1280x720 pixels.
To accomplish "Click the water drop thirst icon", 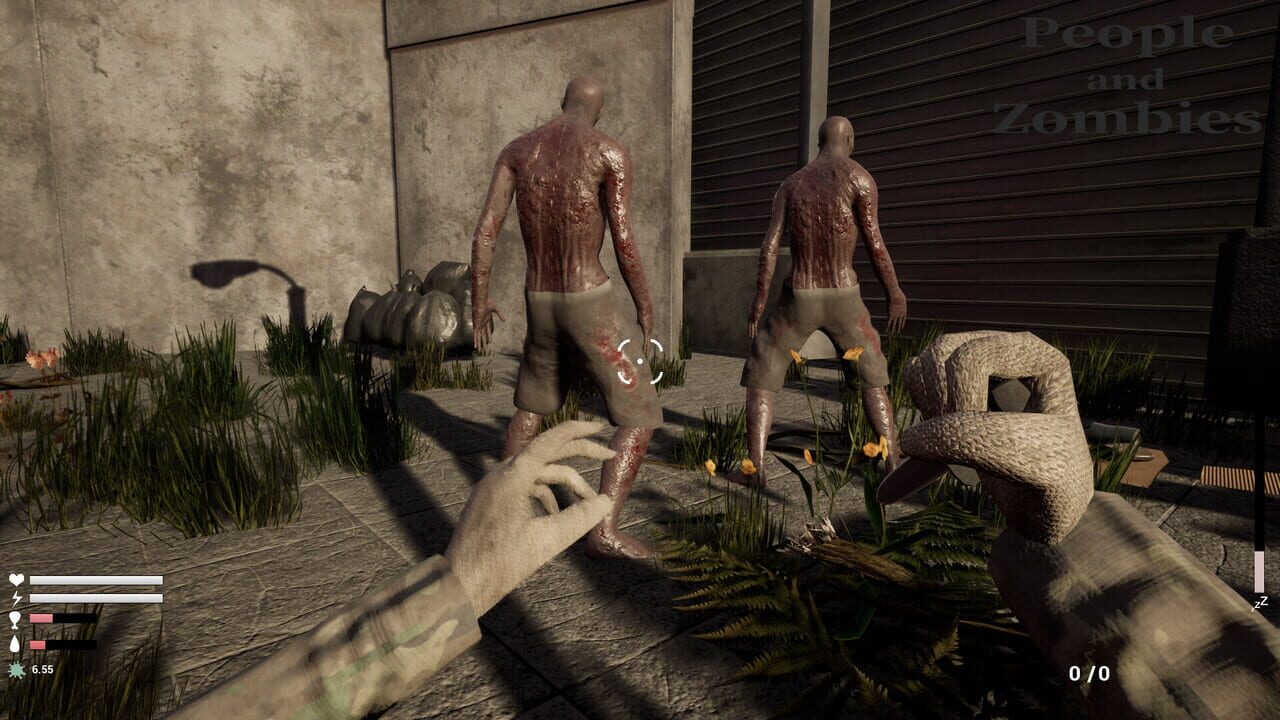I will (16, 644).
